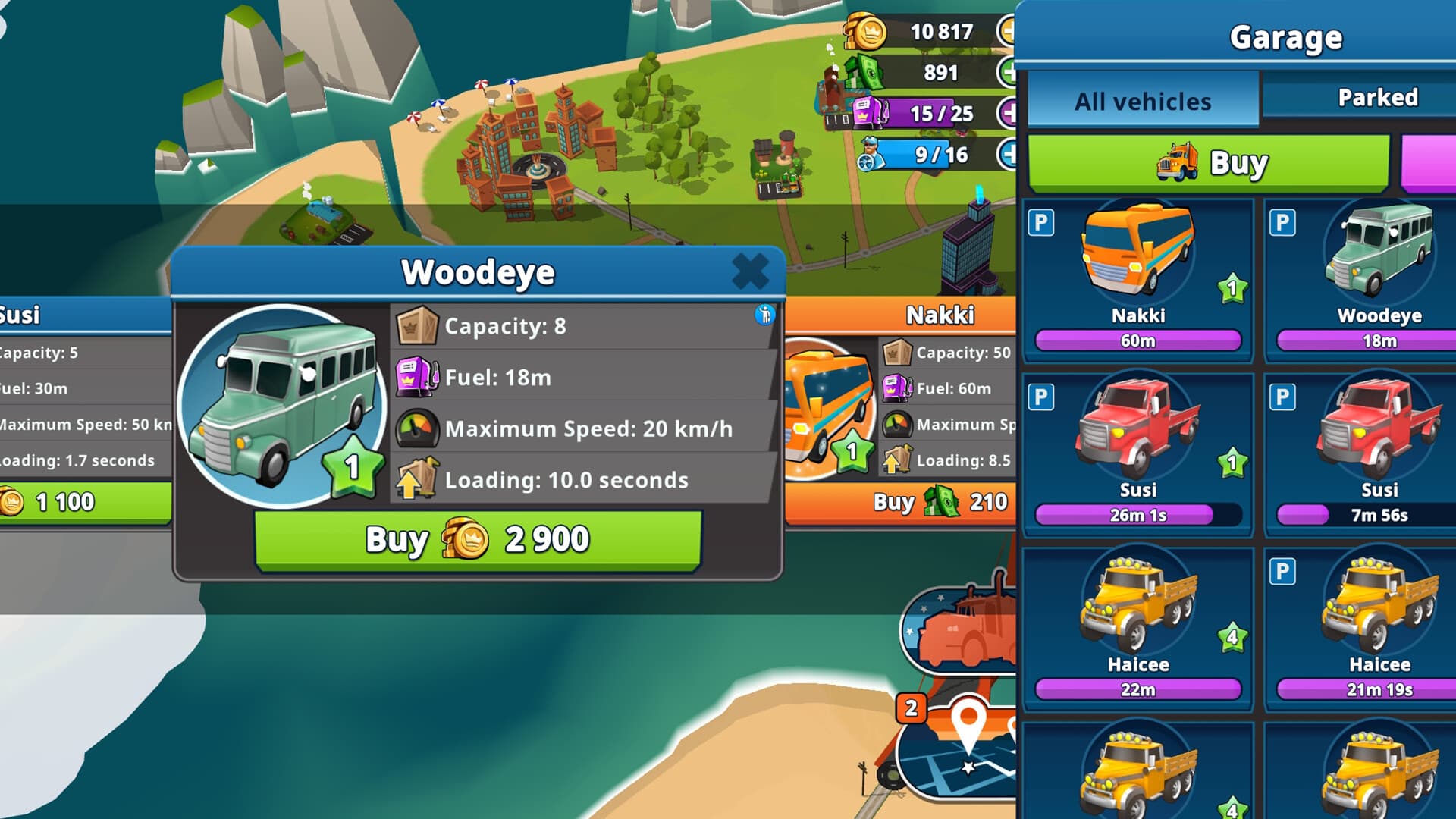Buy the Nakki for 210 cash
The image size is (1456, 819).
tap(938, 503)
